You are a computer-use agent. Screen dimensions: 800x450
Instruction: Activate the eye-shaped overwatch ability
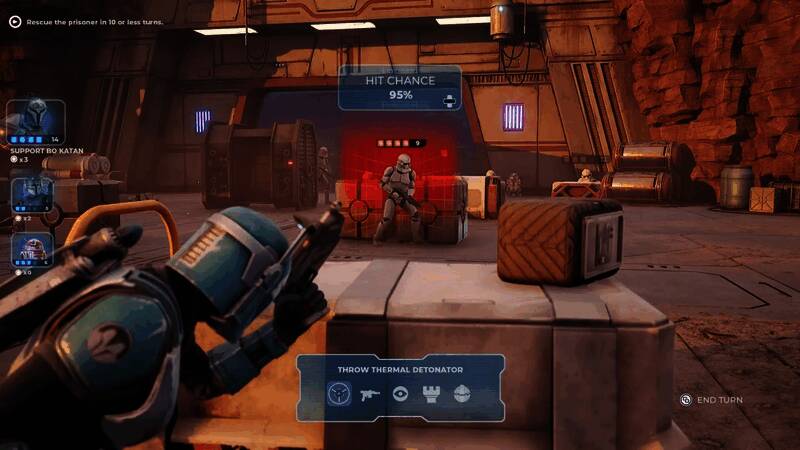tap(400, 394)
